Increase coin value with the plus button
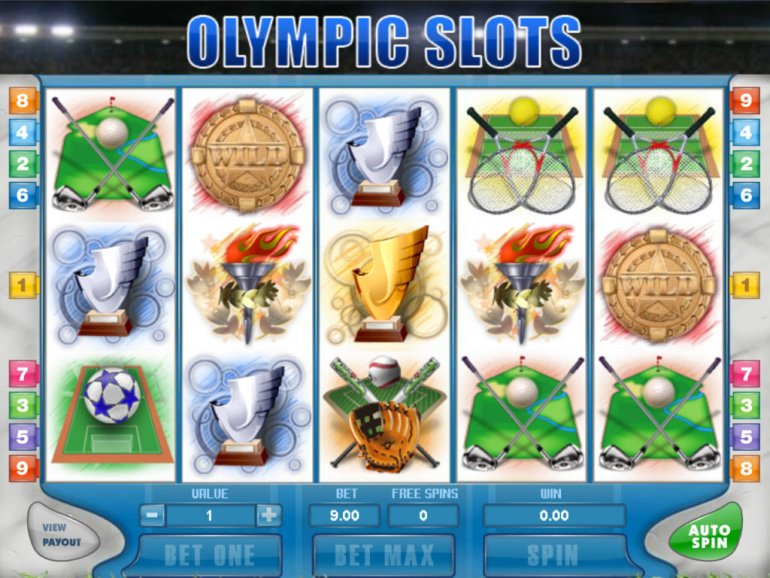Screen dimensions: 770x578 [x=268, y=516]
